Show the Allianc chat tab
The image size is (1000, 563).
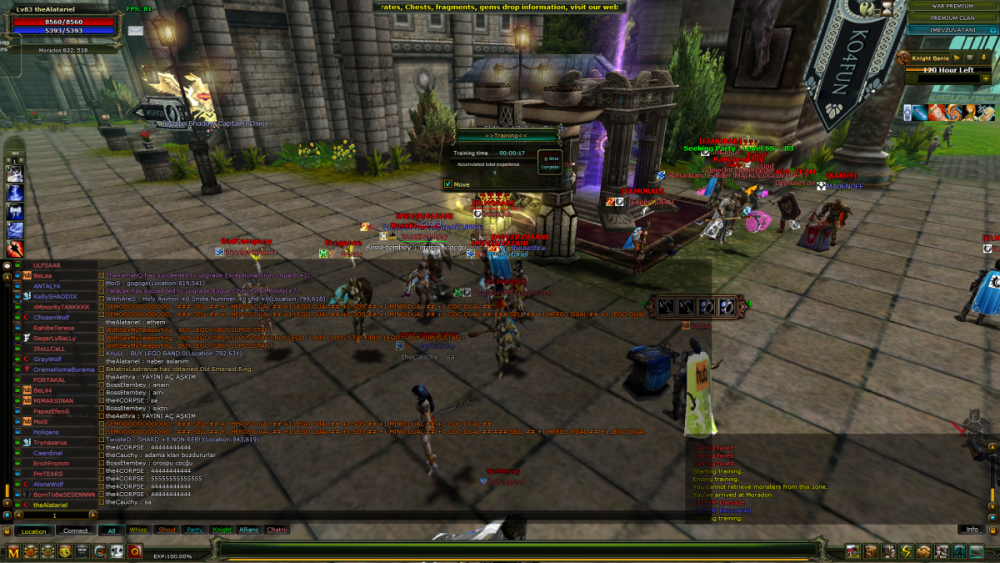pos(248,530)
